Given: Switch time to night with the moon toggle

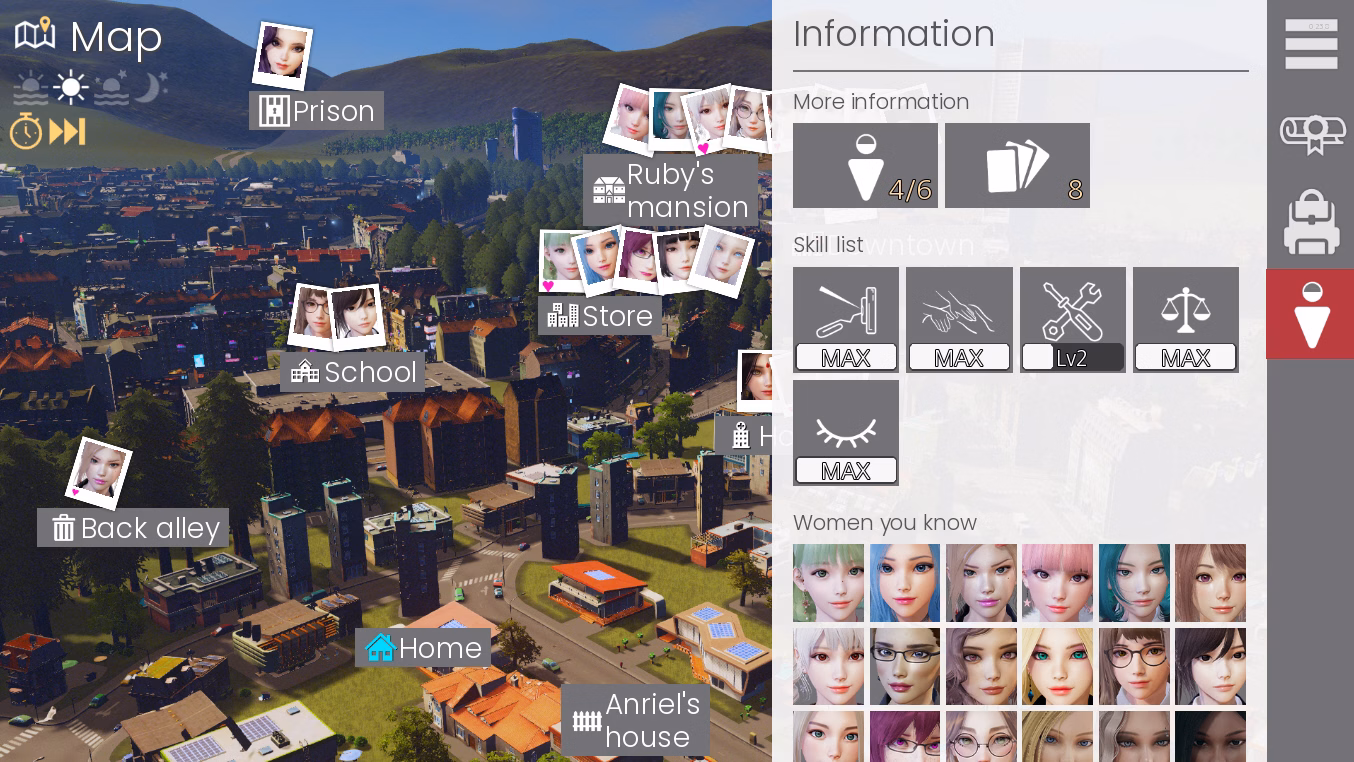Looking at the screenshot, I should (148, 87).
